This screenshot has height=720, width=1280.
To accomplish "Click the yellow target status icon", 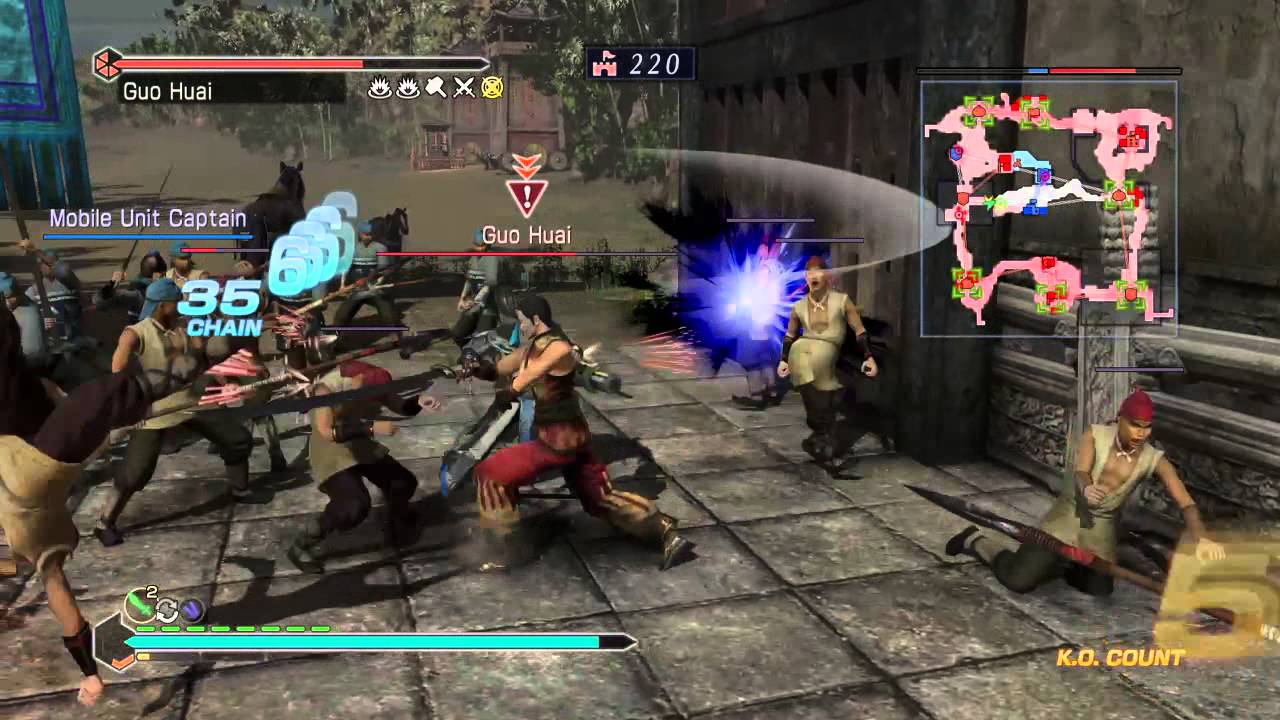I will pyautogui.click(x=491, y=88).
